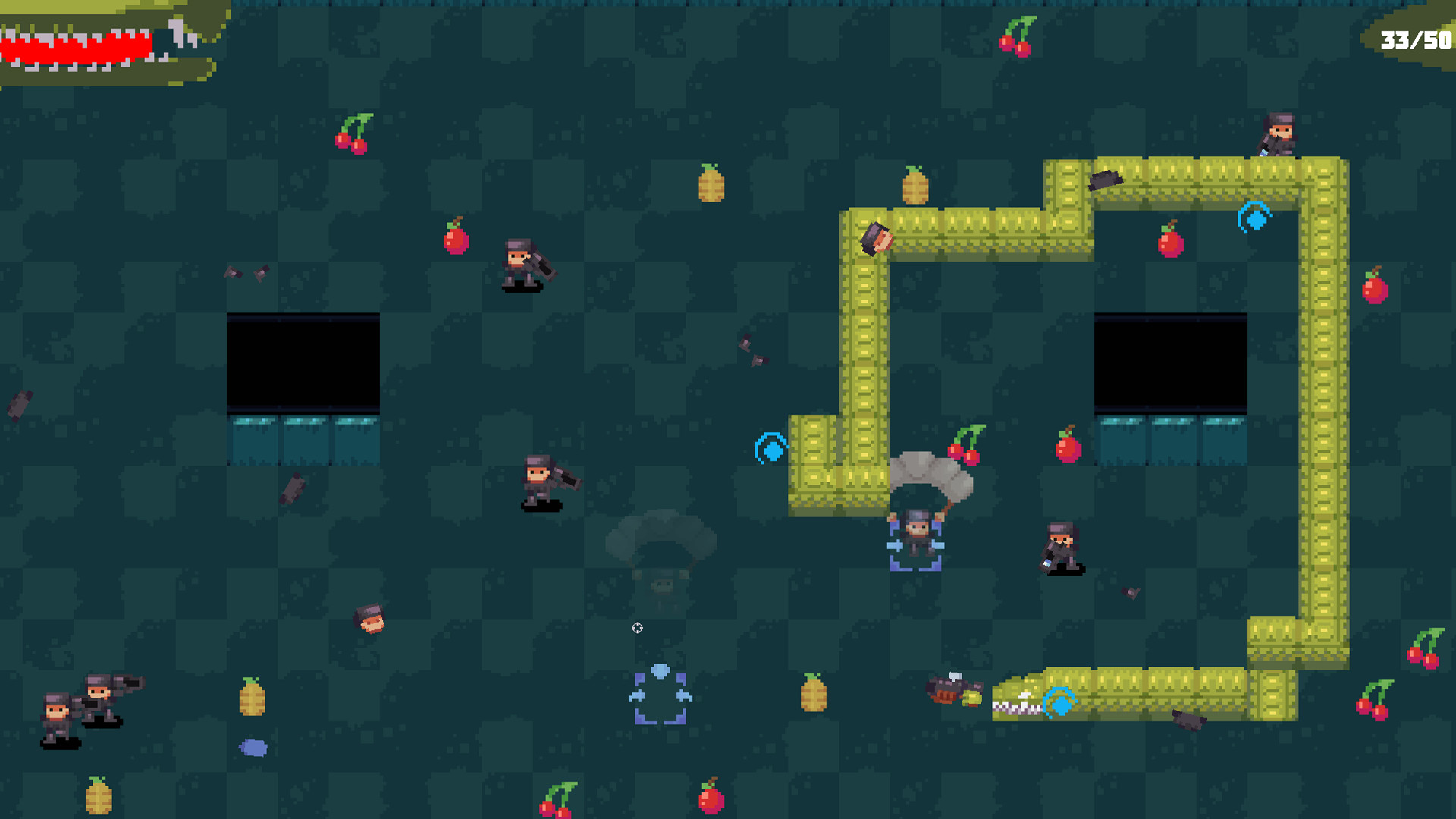This screenshot has width=1456, height=819.
Task: Click the crosshair cursor at screen center
Action: click(637, 629)
